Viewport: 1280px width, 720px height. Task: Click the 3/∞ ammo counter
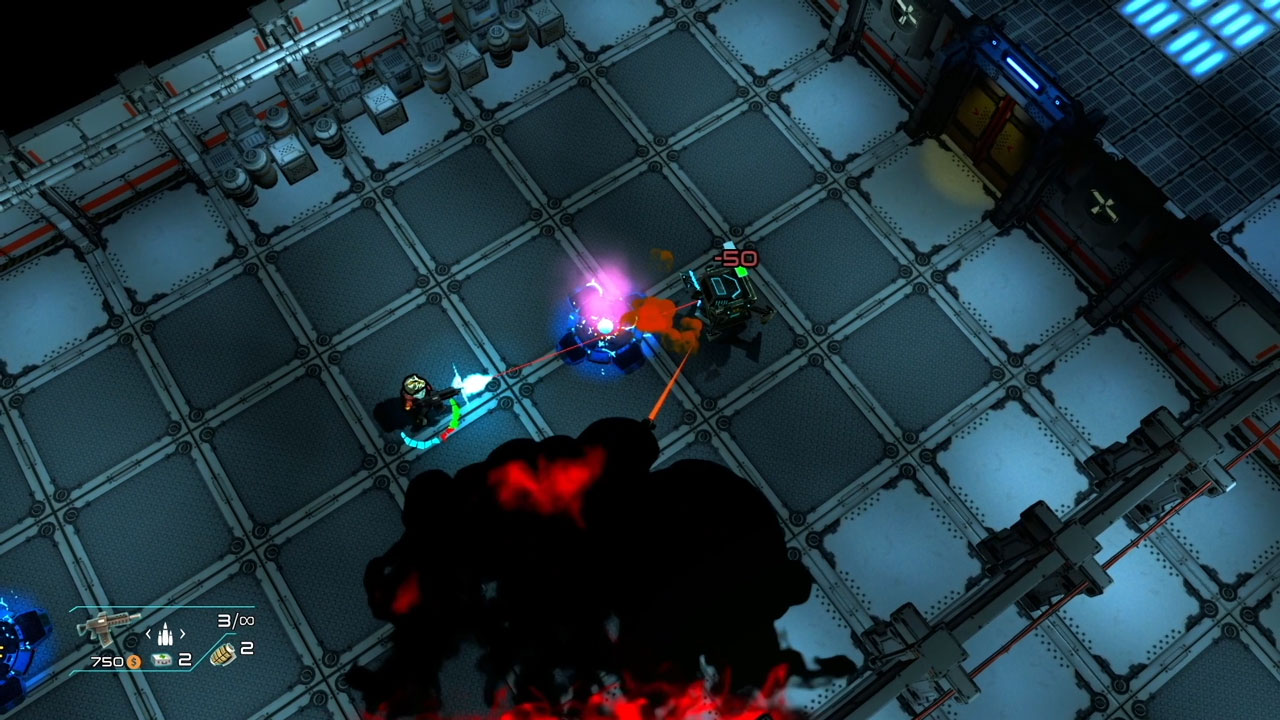(x=237, y=621)
